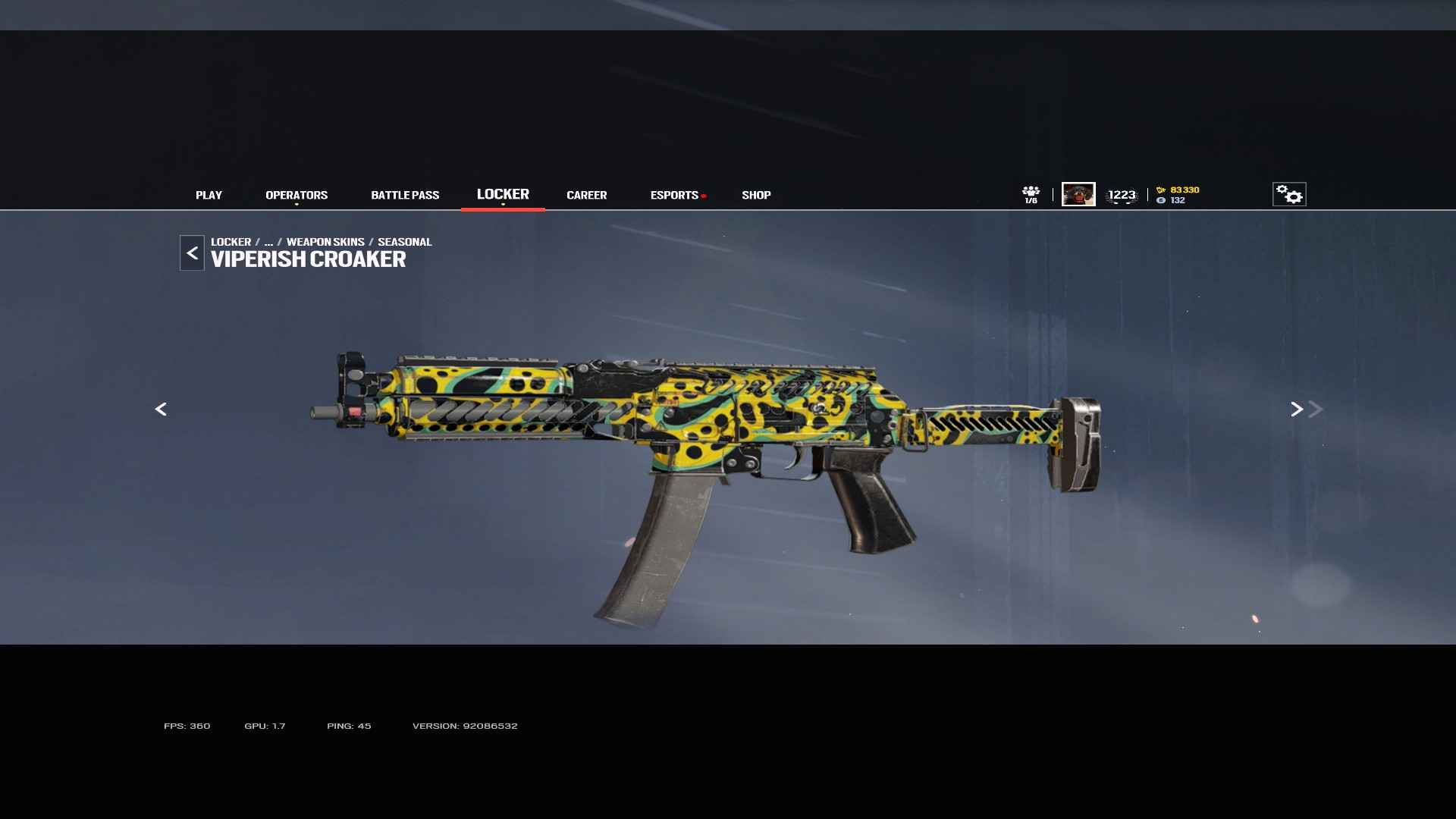The image size is (1456, 819).
Task: Open the player profile avatar
Action: click(x=1078, y=194)
